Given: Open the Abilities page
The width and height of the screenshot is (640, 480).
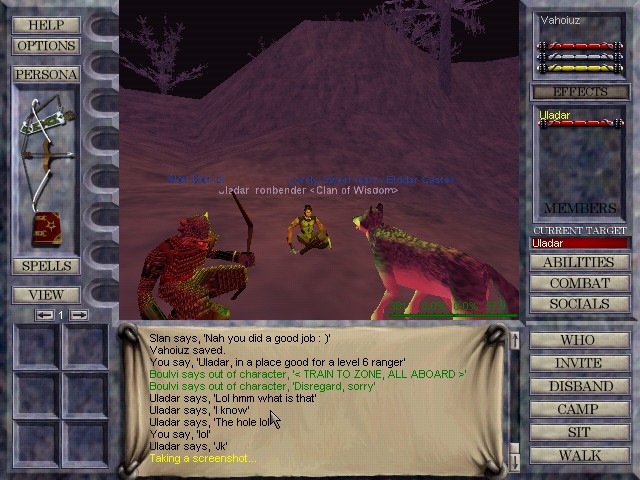Looking at the screenshot, I should (x=579, y=263).
